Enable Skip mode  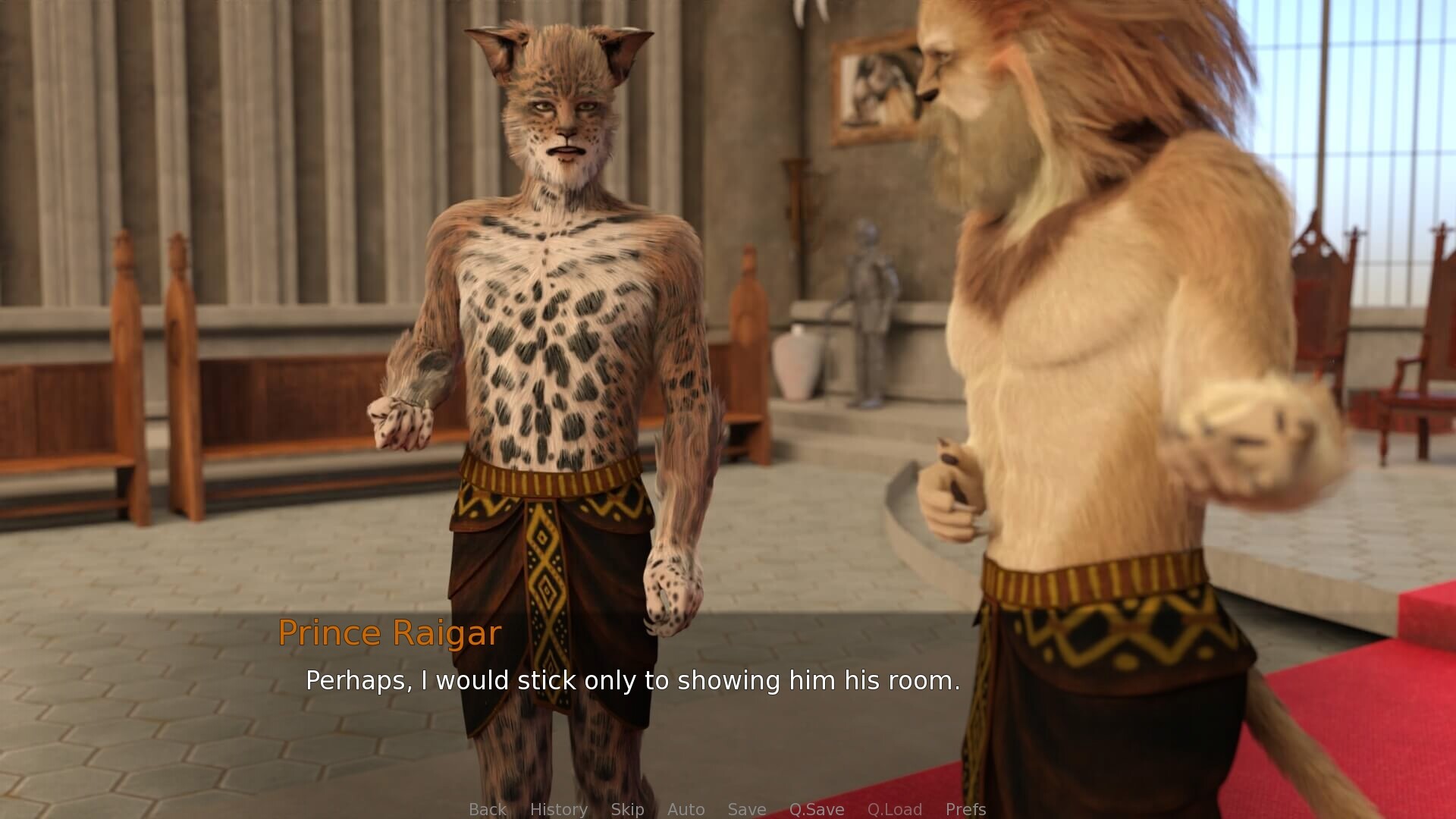click(x=627, y=809)
